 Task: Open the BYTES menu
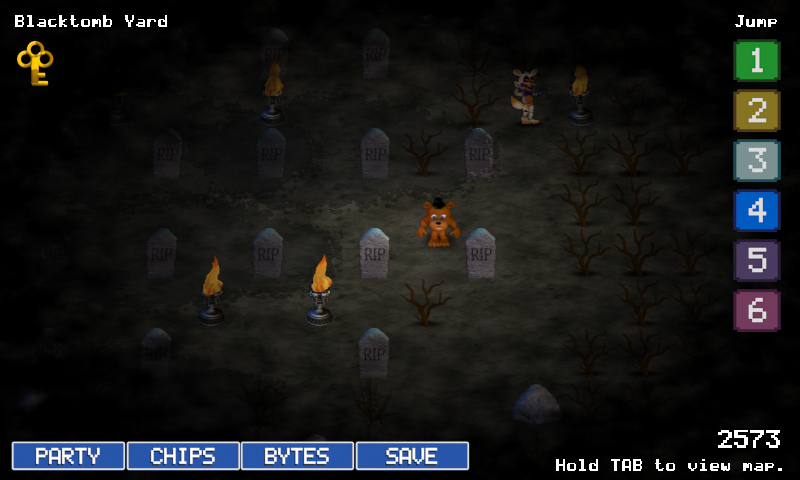pyautogui.click(x=297, y=456)
